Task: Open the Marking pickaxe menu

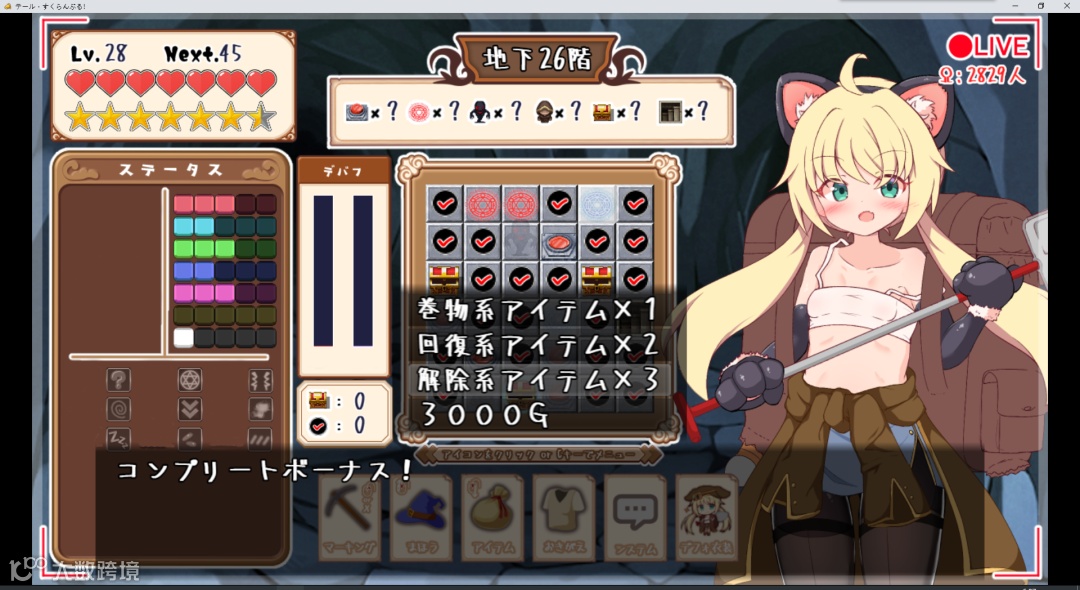Action: coord(350,518)
